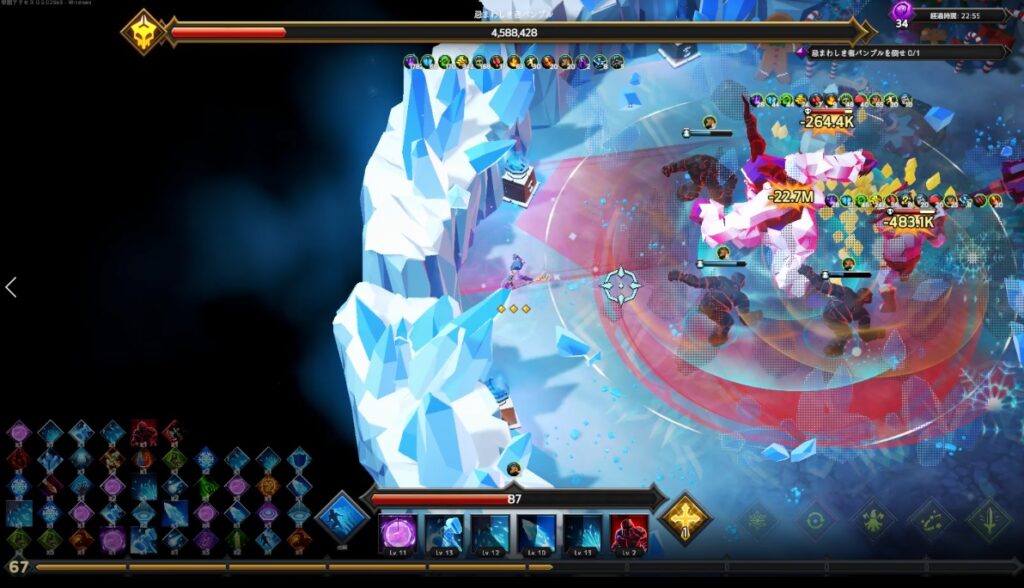
Task: Select the red hooded figure skill slot
Action: click(x=629, y=533)
